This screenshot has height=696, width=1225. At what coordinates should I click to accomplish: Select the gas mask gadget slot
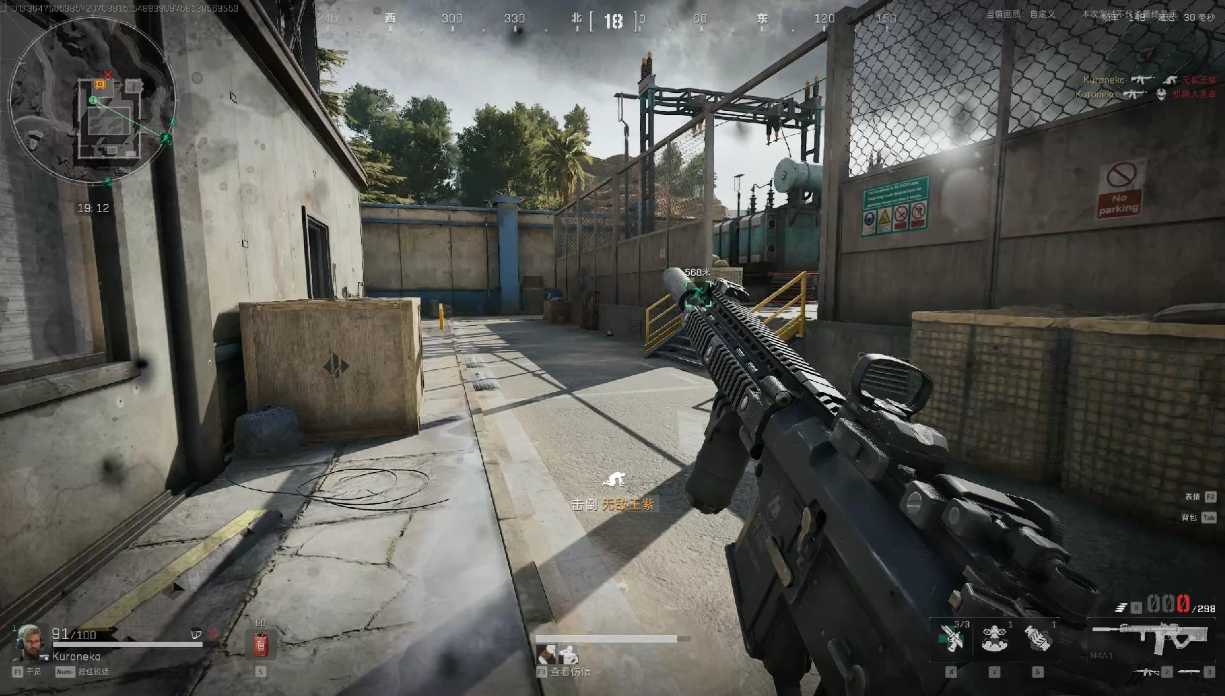tap(993, 638)
